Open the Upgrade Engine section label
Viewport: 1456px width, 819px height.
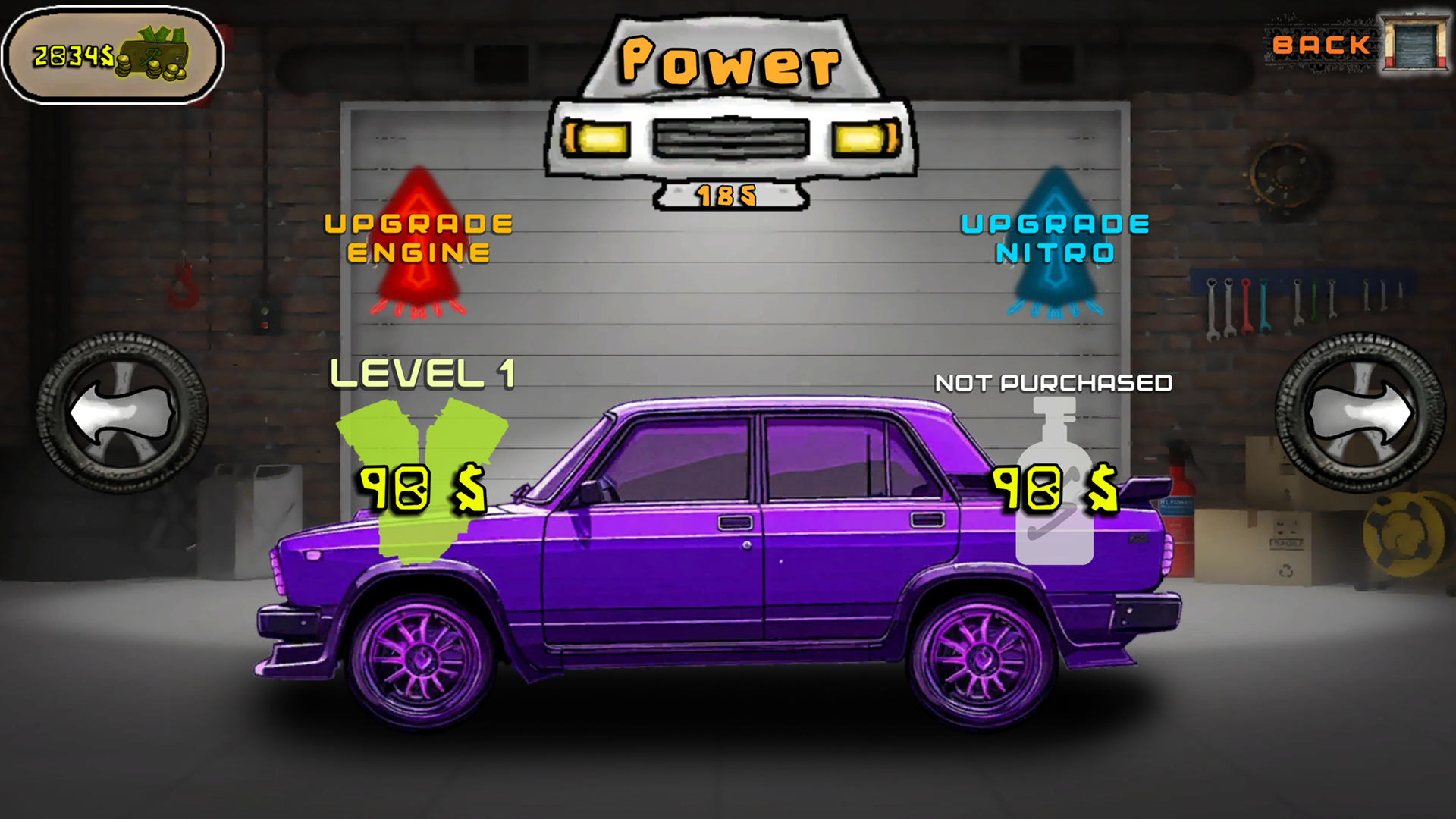click(x=419, y=235)
